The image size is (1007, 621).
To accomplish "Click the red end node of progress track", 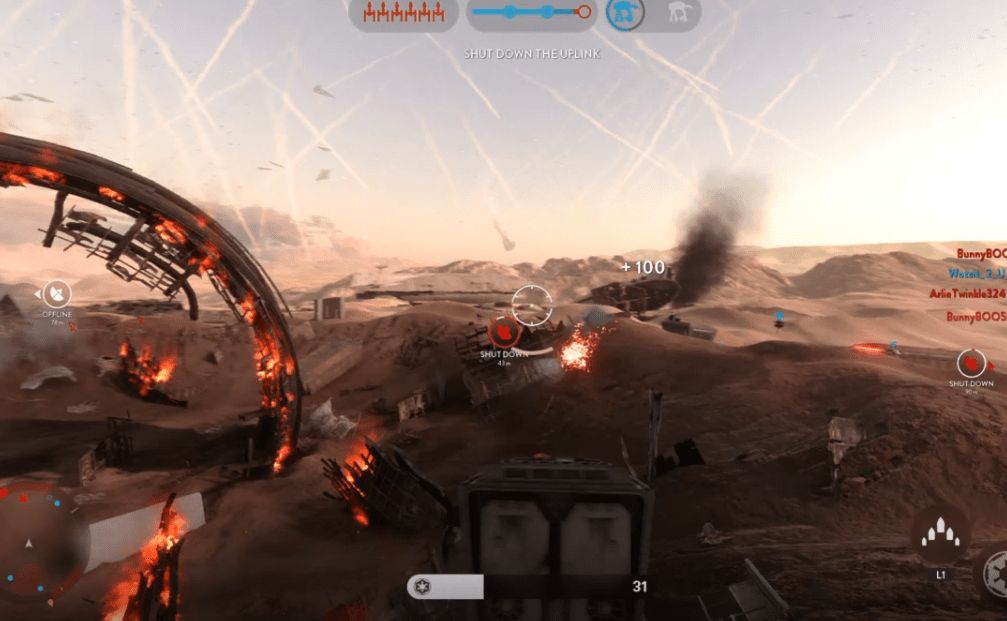I will 585,12.
